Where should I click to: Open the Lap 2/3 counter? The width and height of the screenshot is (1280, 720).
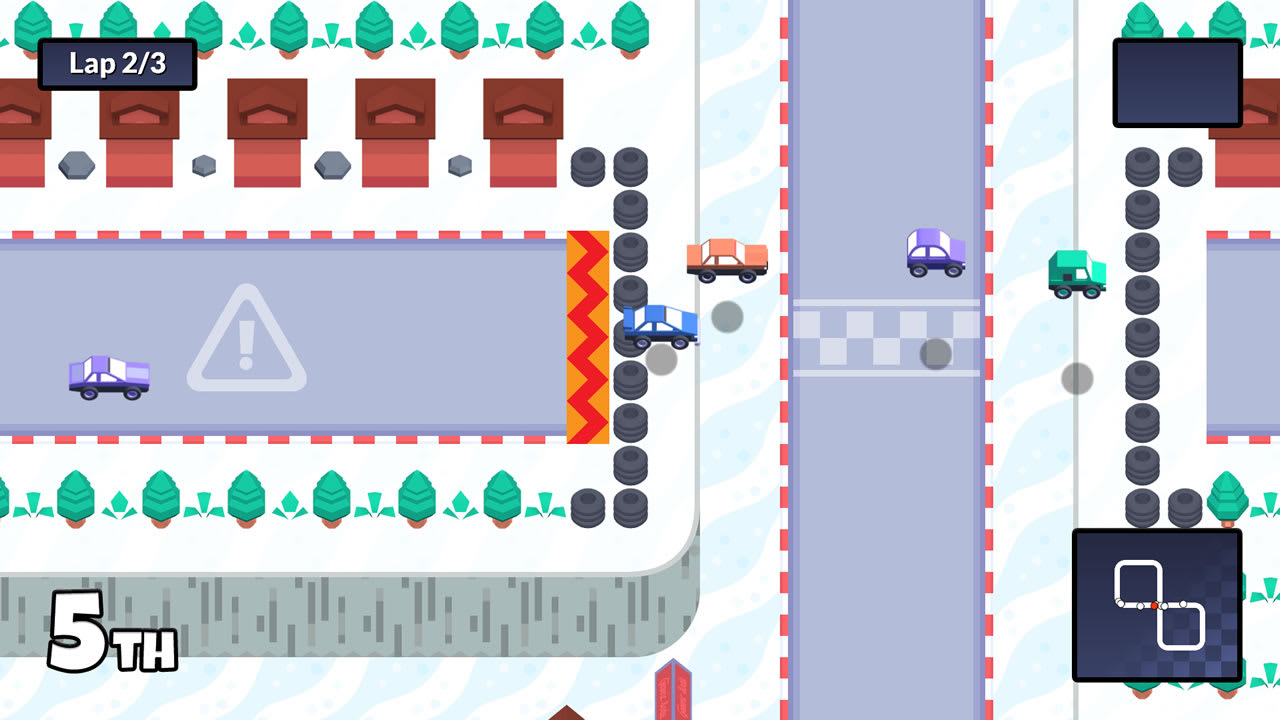click(x=116, y=63)
